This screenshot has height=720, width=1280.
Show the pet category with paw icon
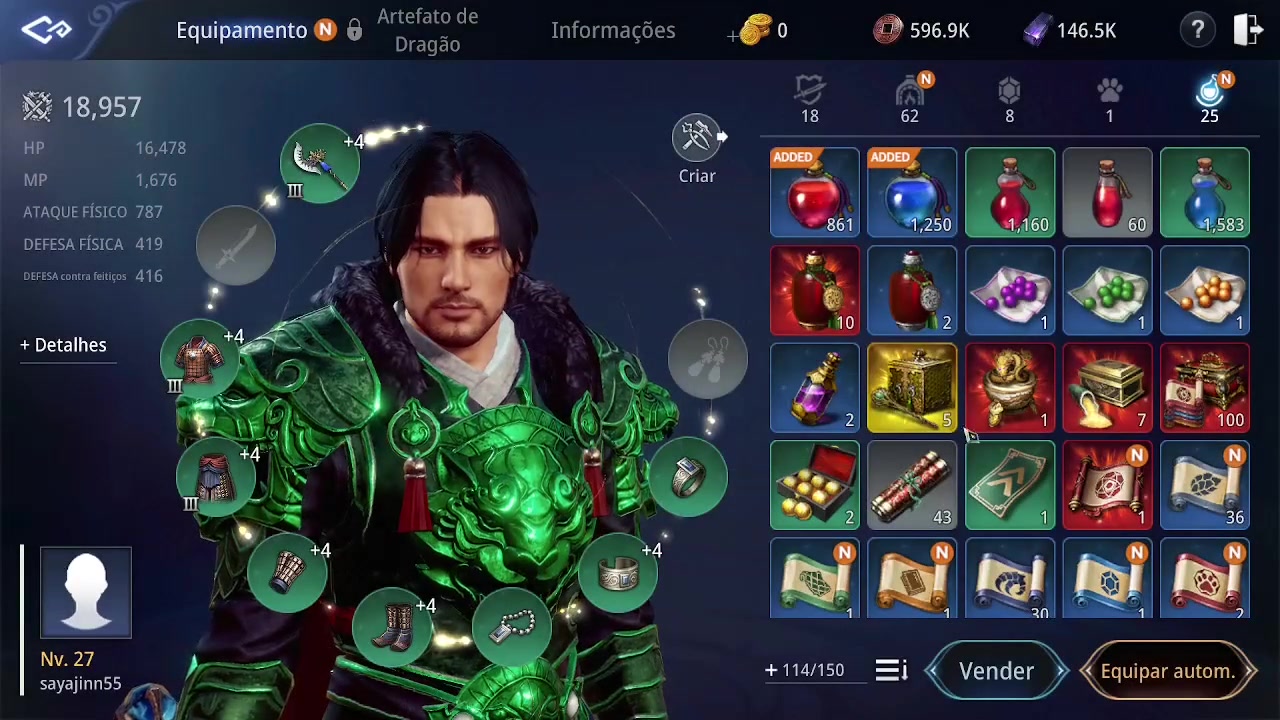pos(1109,100)
